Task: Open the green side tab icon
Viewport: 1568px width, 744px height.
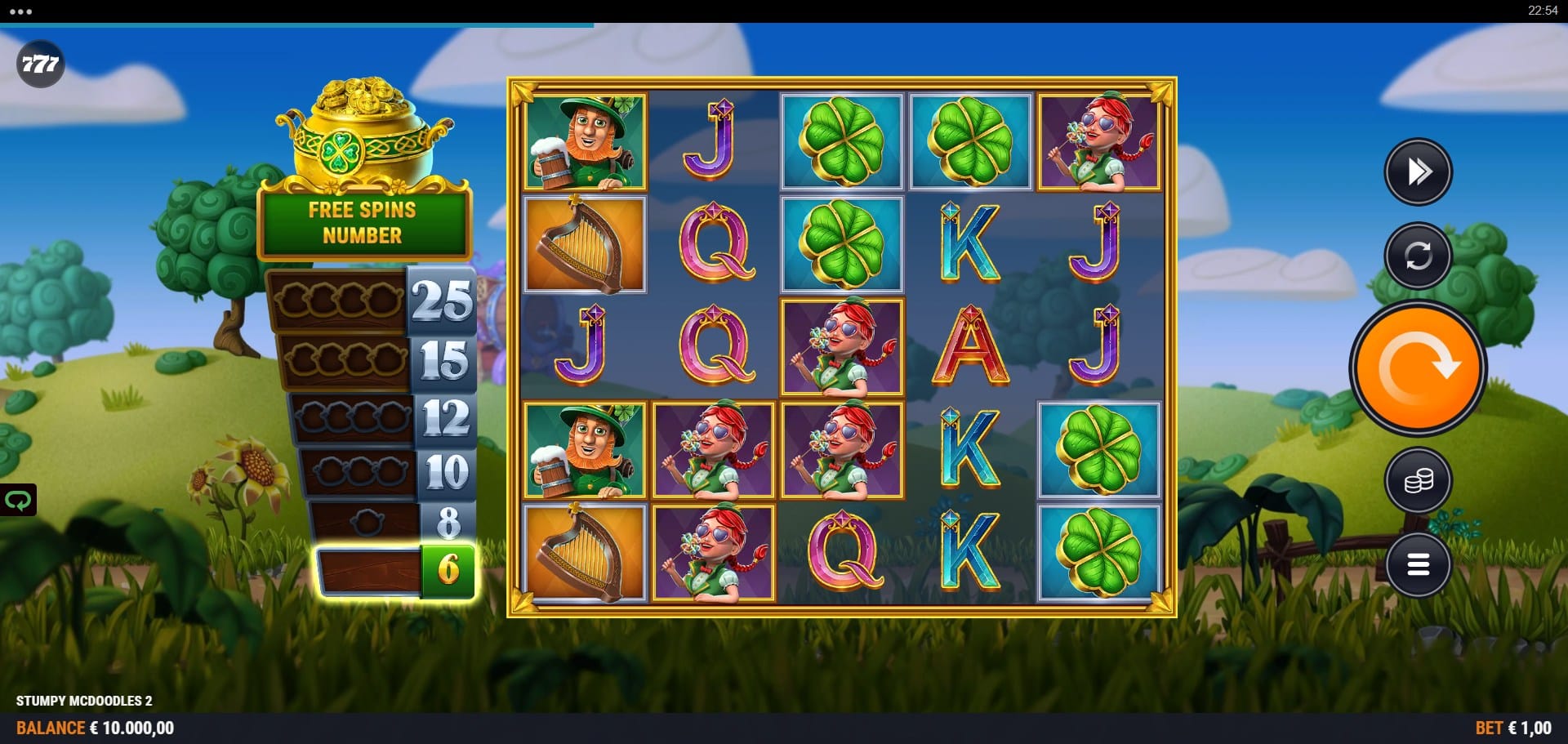Action: point(18,500)
